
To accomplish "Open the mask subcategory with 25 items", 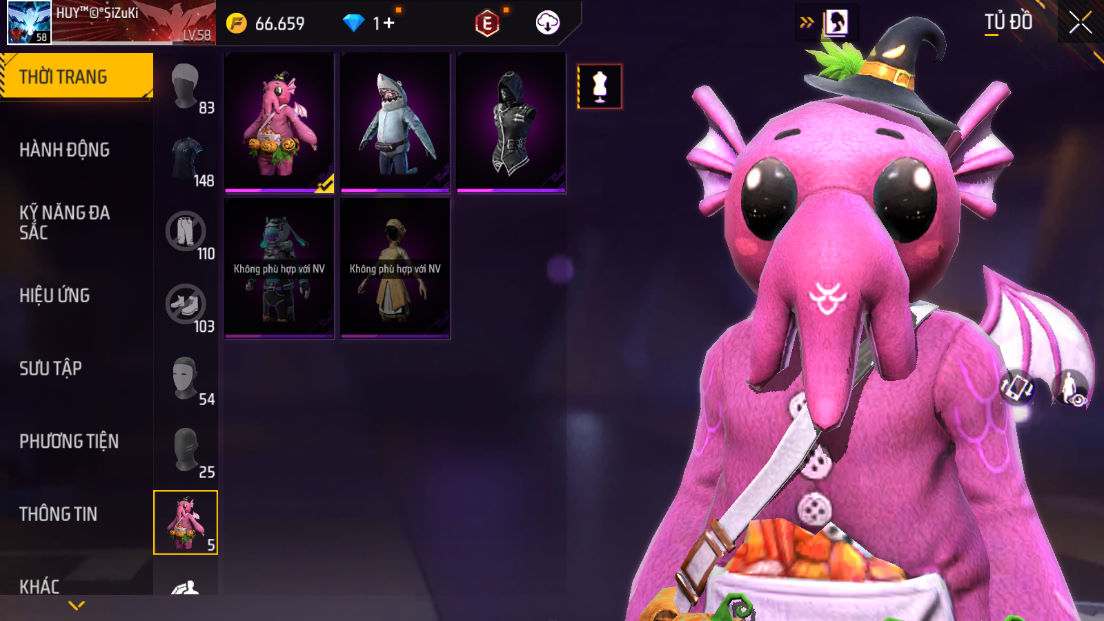I will [x=186, y=451].
